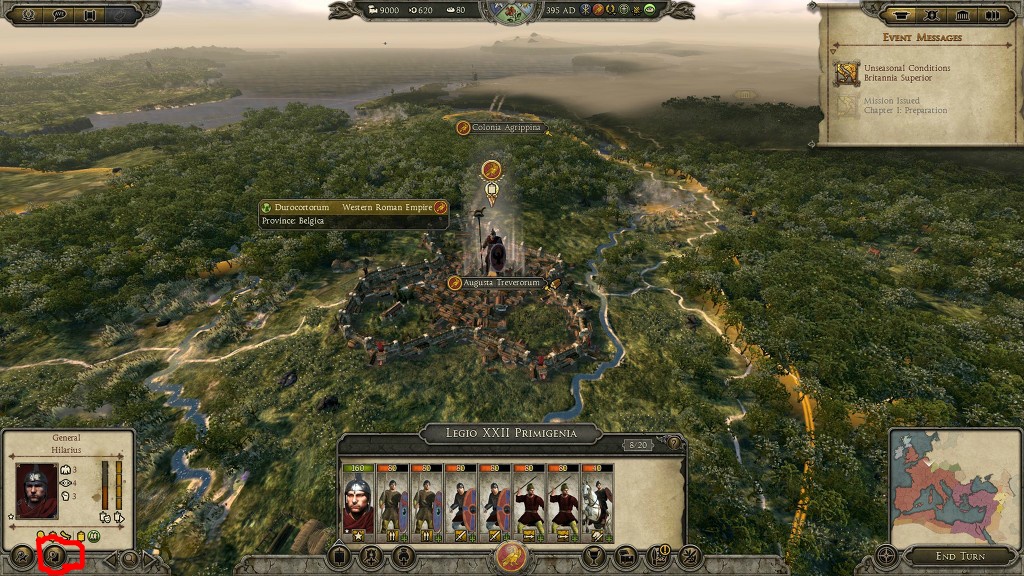
Task: Select the Augusta Treverorum city label
Action: [x=503, y=283]
